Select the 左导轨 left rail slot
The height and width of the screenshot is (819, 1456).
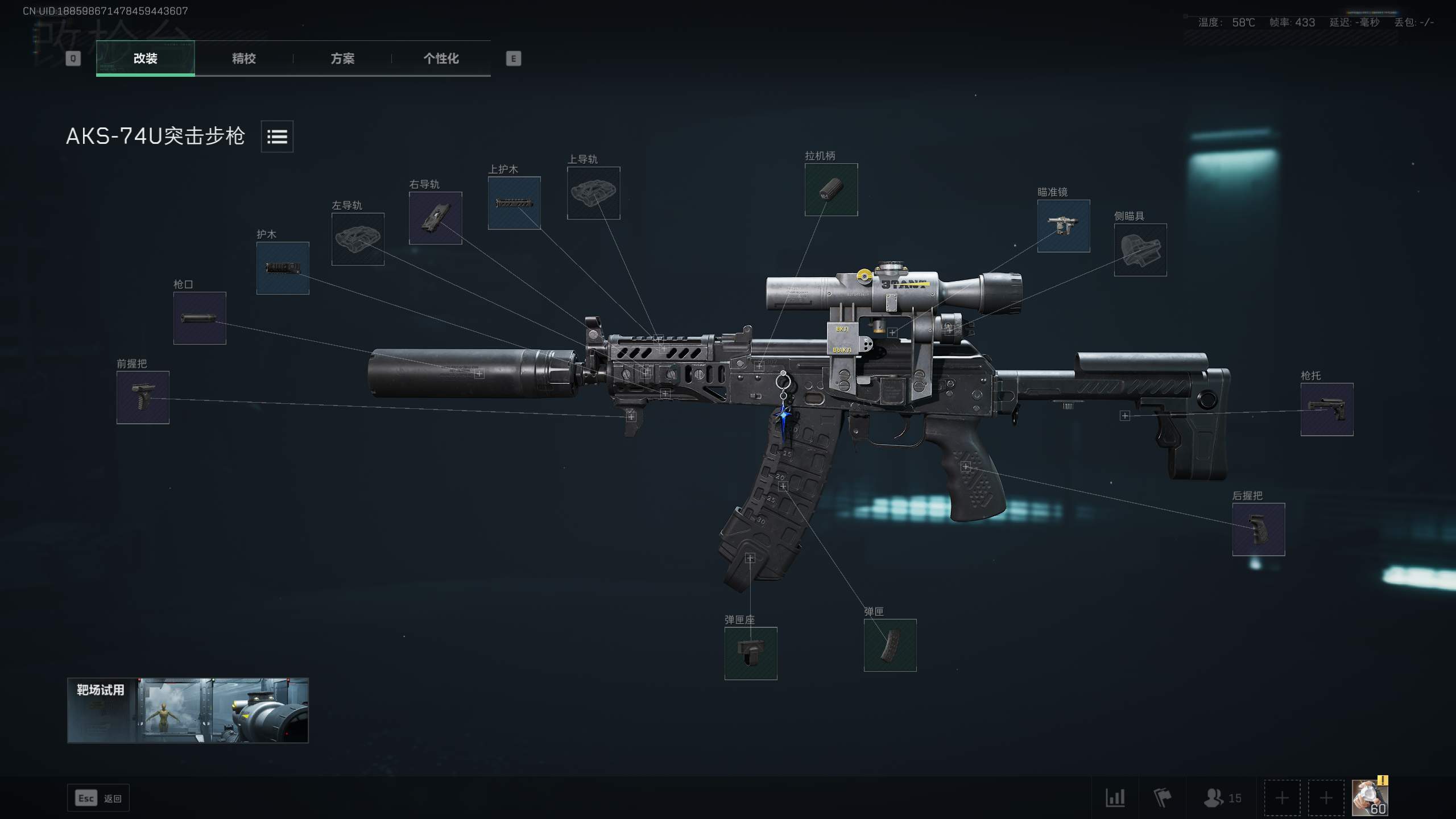(359, 239)
